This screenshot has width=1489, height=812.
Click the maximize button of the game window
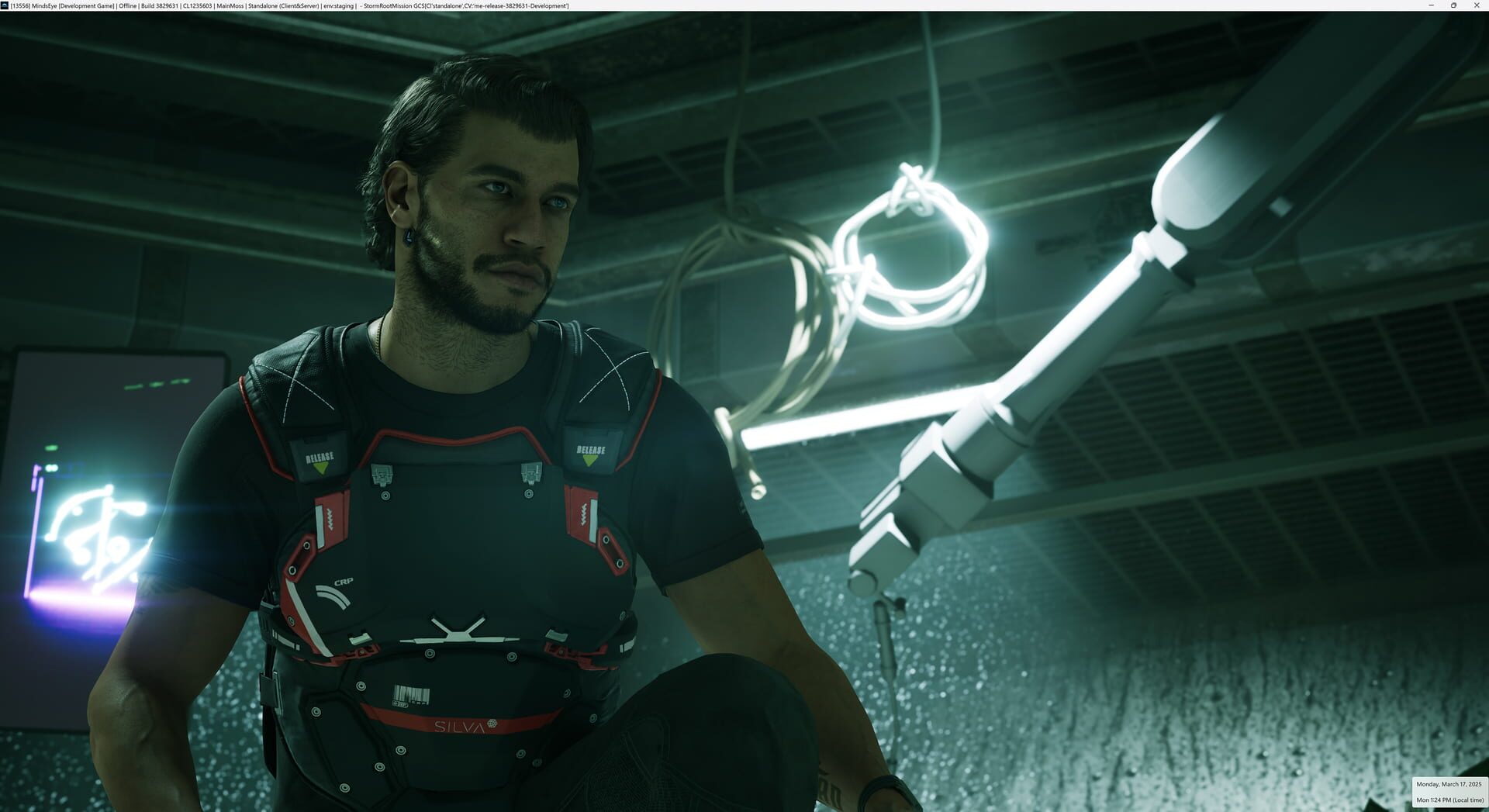pyautogui.click(x=1454, y=5)
